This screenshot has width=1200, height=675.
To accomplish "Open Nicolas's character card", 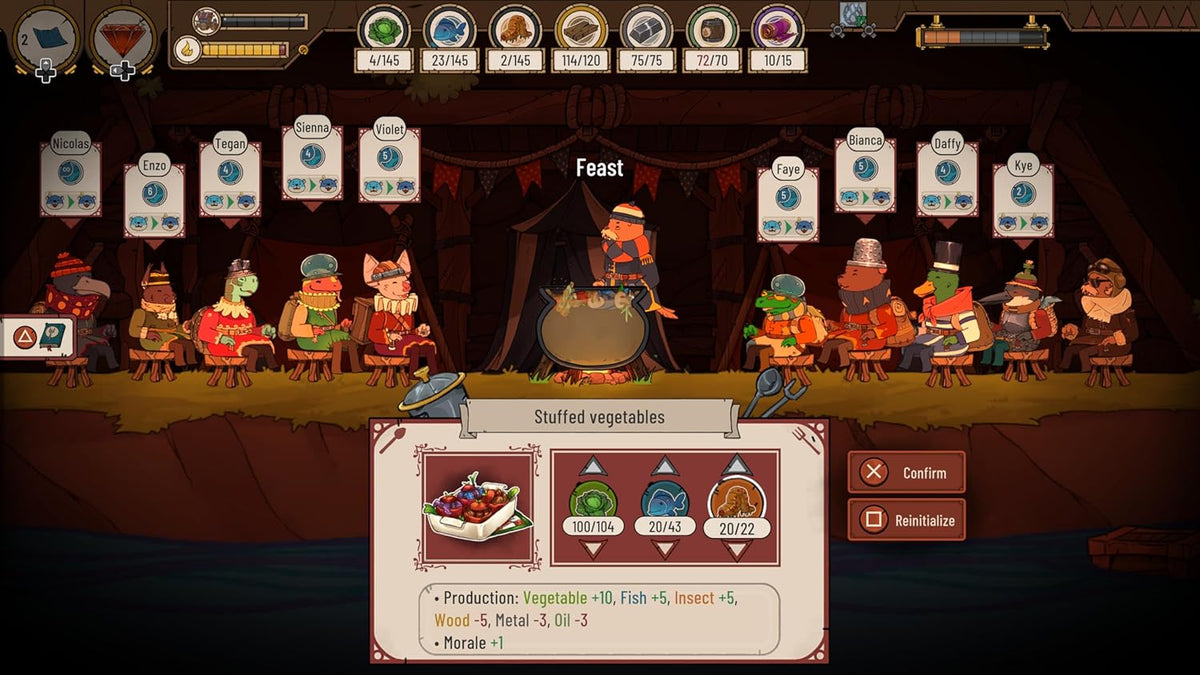I will coord(71,178).
